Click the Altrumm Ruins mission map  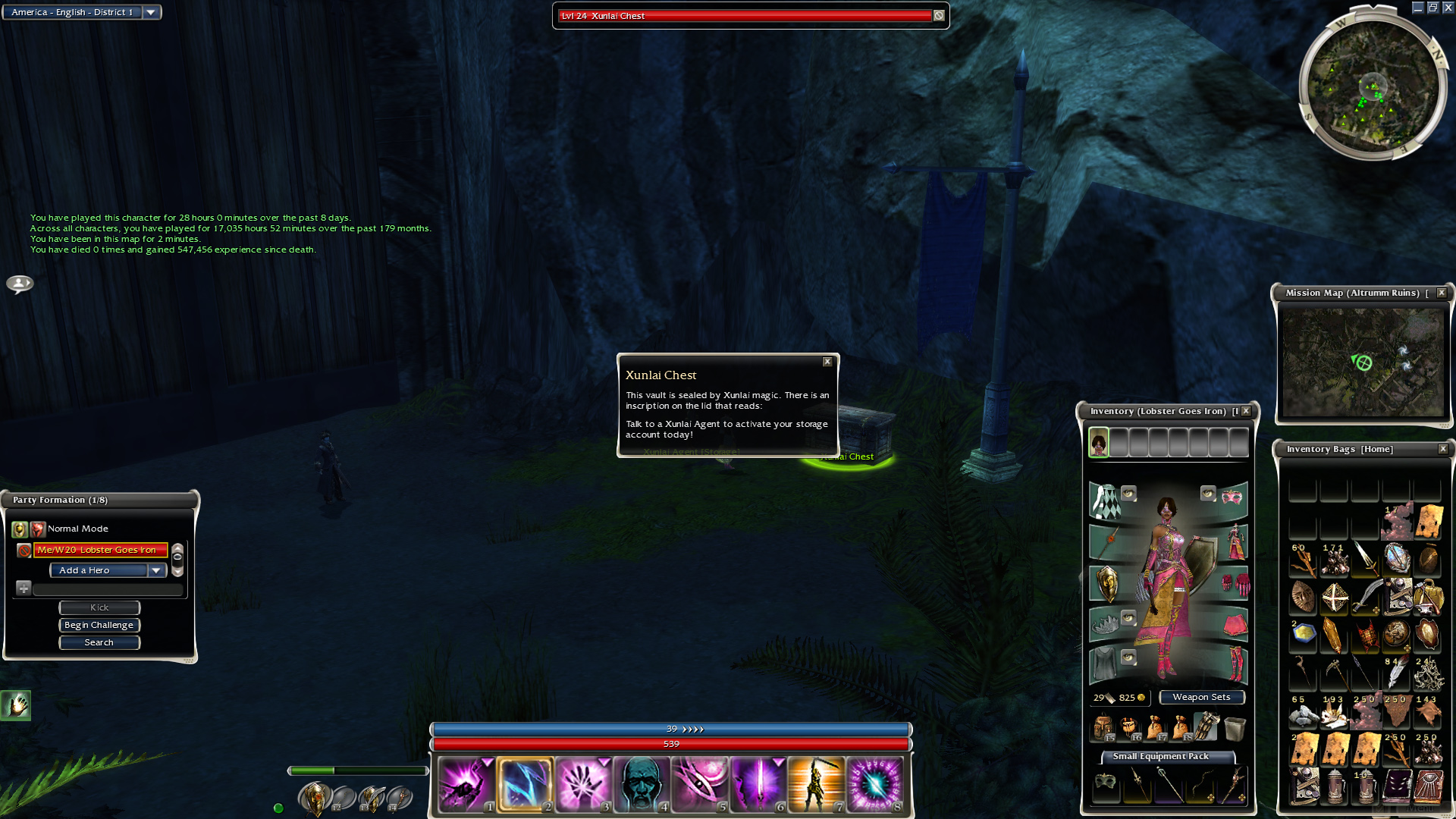click(1363, 362)
